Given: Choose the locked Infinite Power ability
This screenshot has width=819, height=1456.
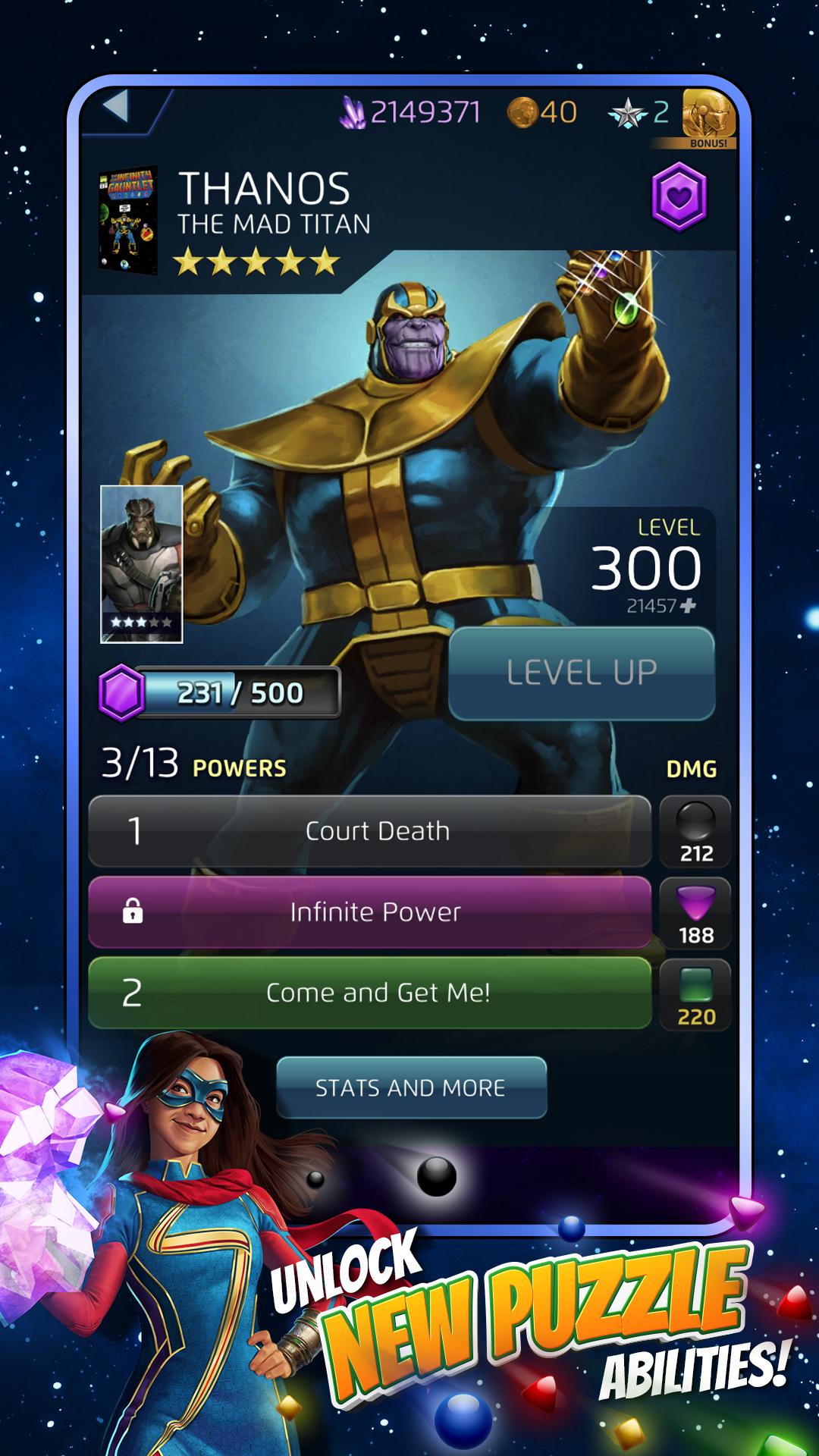Looking at the screenshot, I should [x=370, y=912].
